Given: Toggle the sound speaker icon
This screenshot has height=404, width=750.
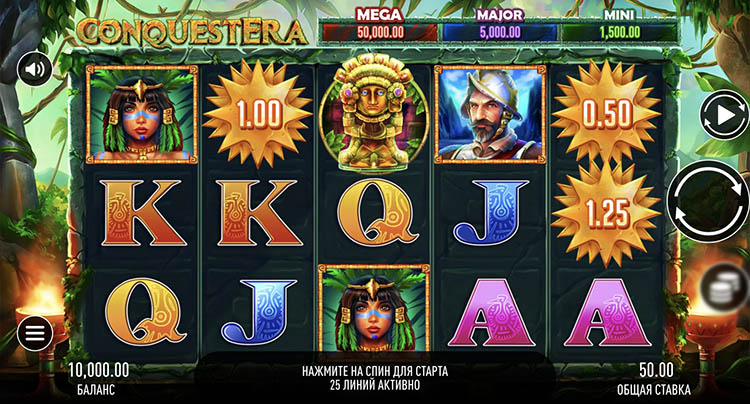Looking at the screenshot, I should pos(34,69).
